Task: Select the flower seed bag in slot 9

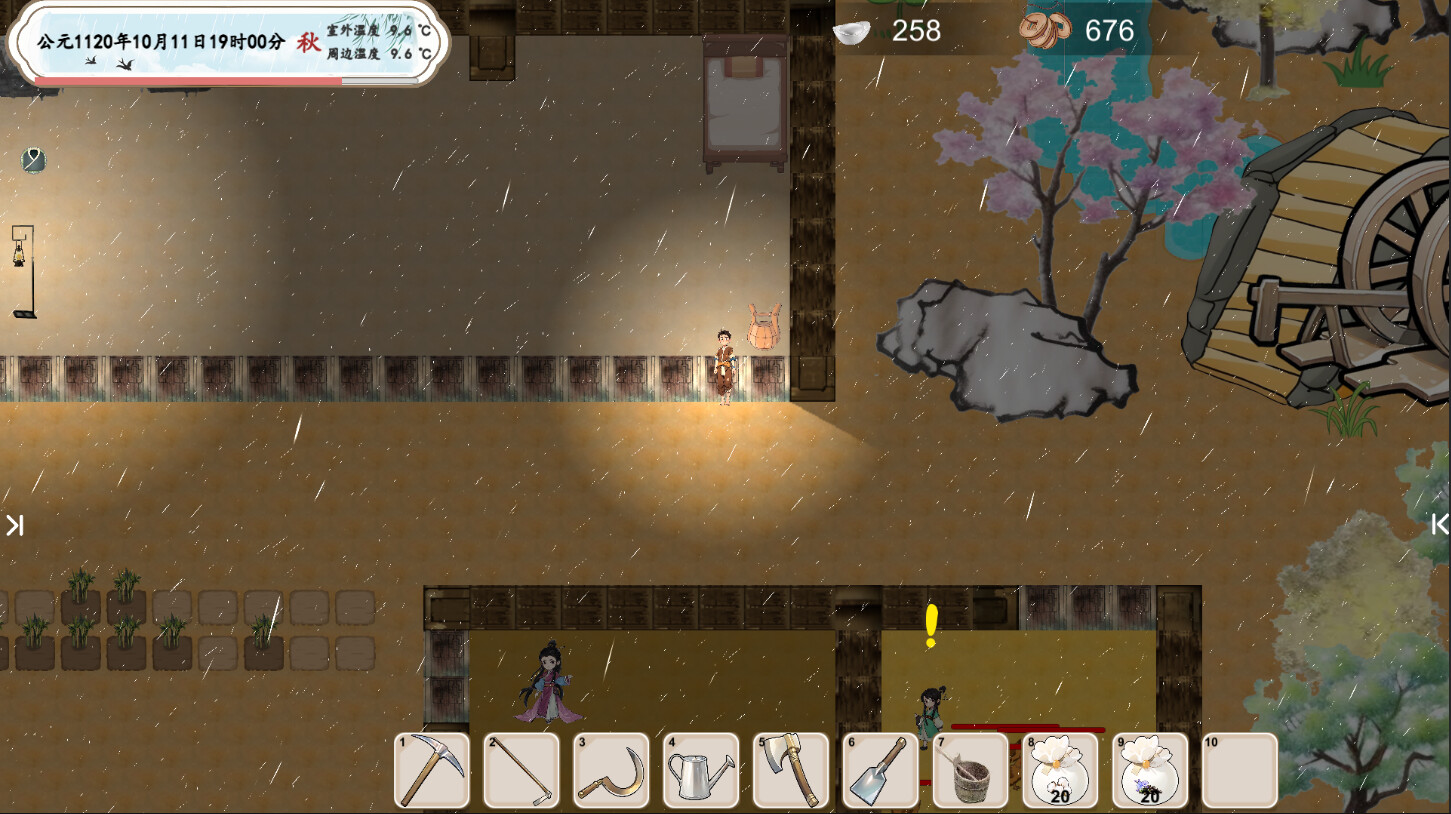Action: click(1148, 769)
